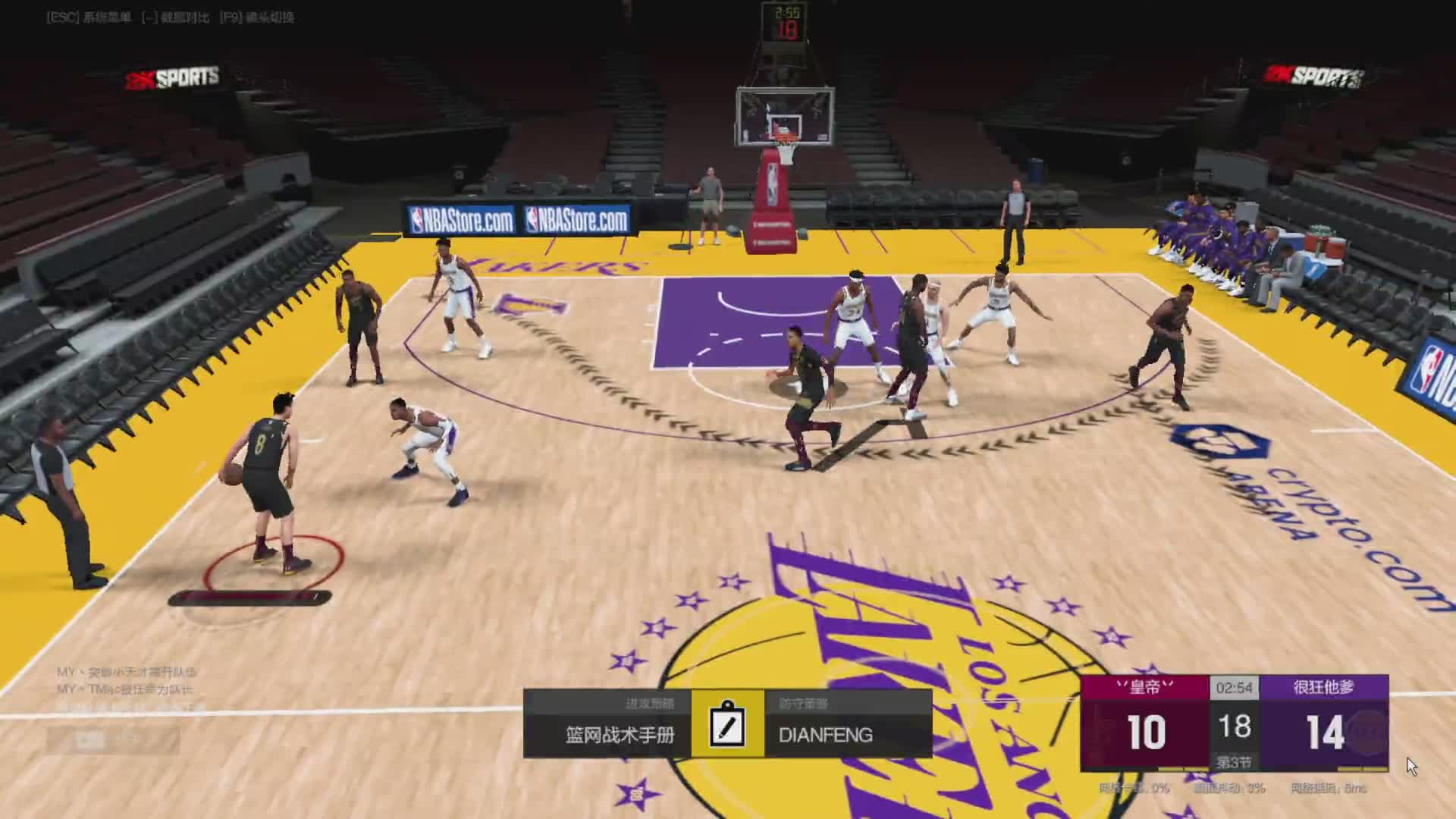Open the clipboard playbook icon
Image resolution: width=1456 pixels, height=819 pixels.
pyautogui.click(x=727, y=724)
